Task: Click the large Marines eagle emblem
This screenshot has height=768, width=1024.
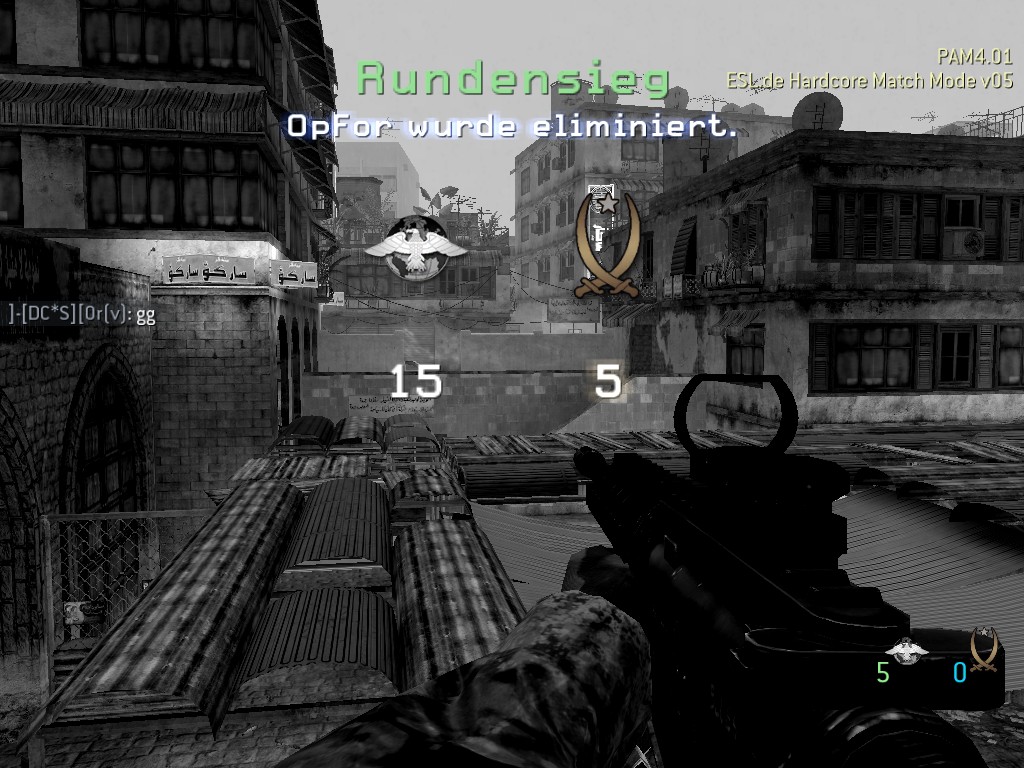Action: tap(415, 246)
